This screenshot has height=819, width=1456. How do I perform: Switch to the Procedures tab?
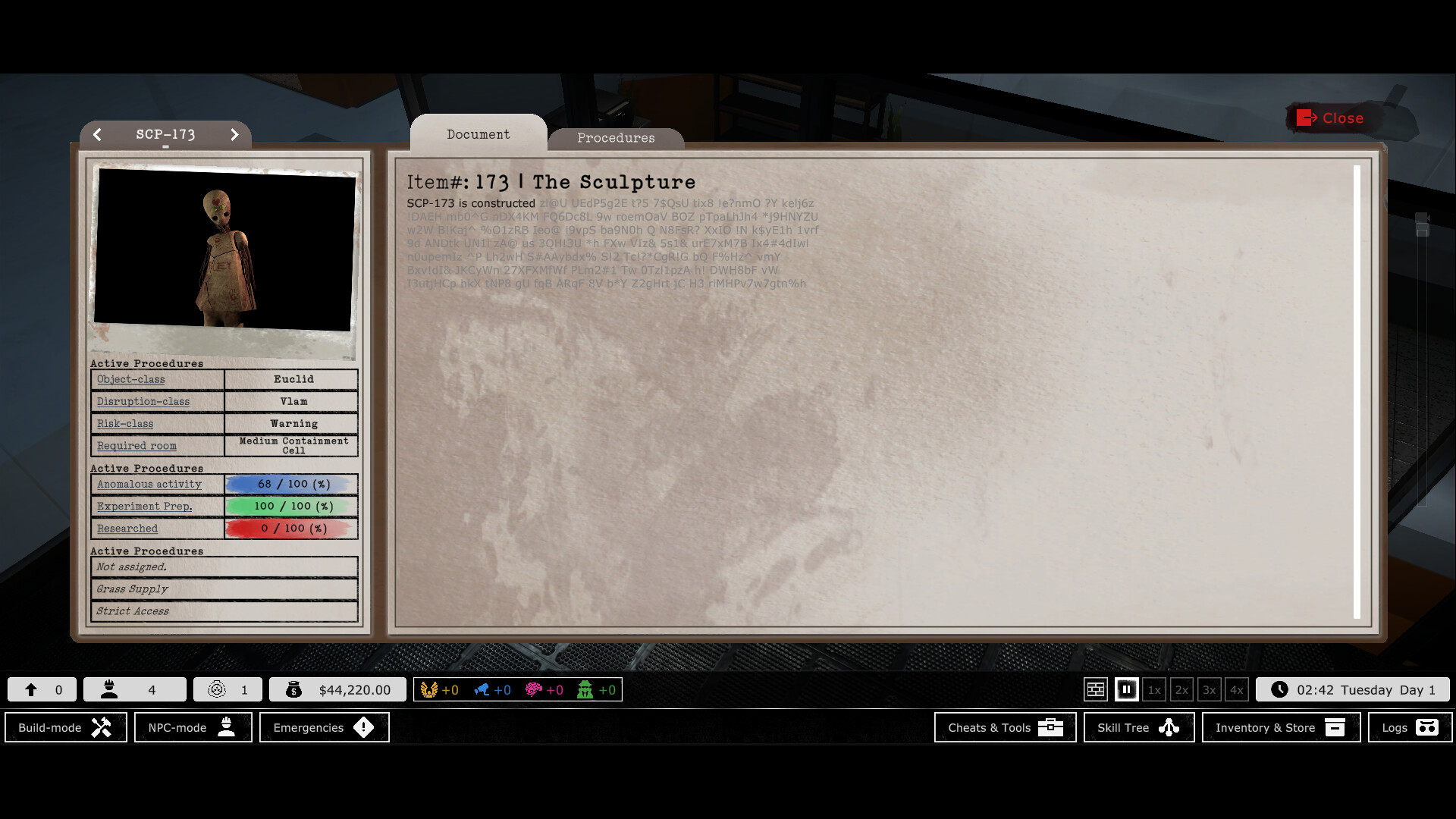click(x=616, y=137)
